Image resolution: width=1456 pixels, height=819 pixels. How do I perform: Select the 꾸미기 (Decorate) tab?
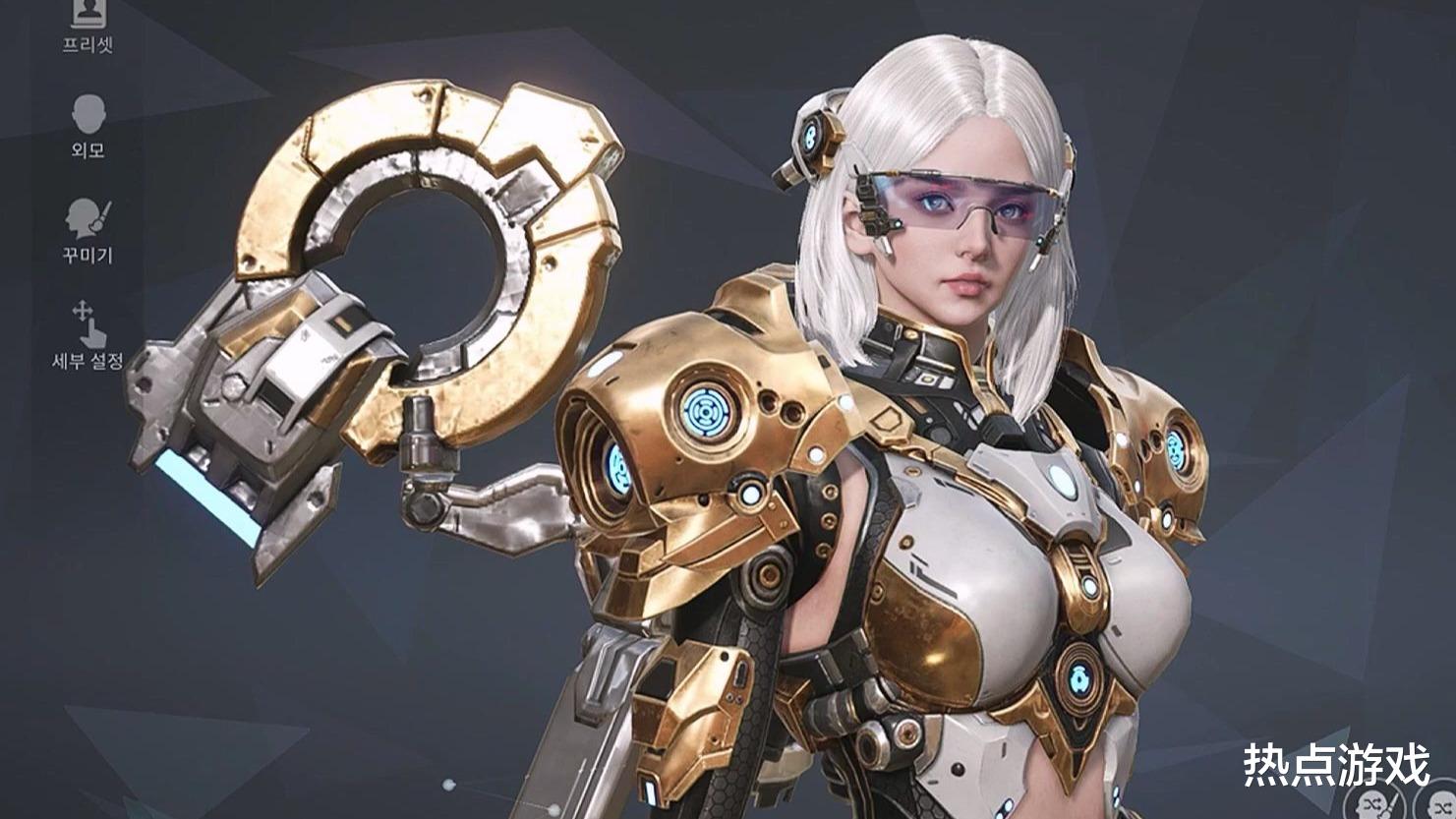88,230
